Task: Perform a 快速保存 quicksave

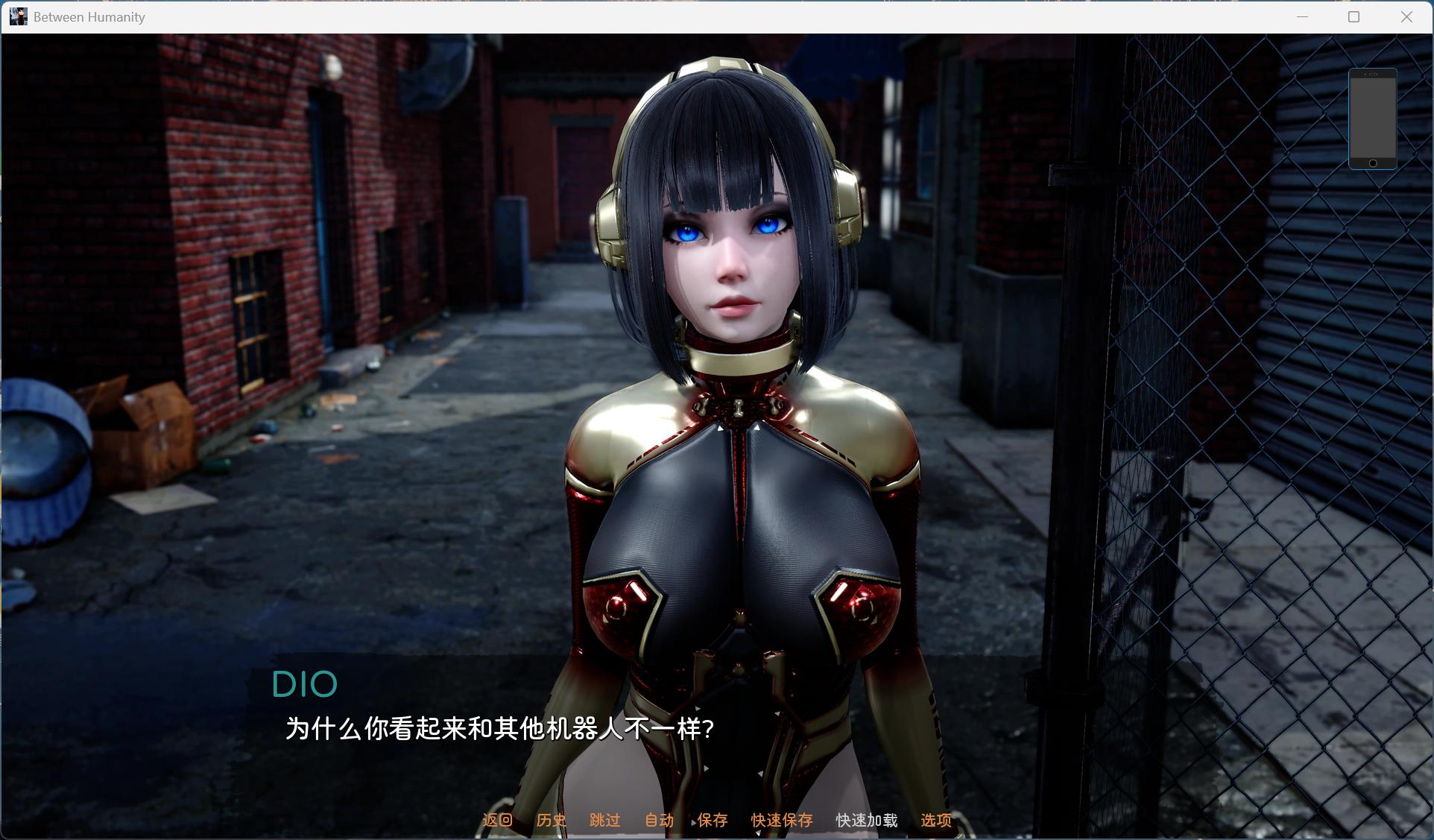Action: [782, 820]
